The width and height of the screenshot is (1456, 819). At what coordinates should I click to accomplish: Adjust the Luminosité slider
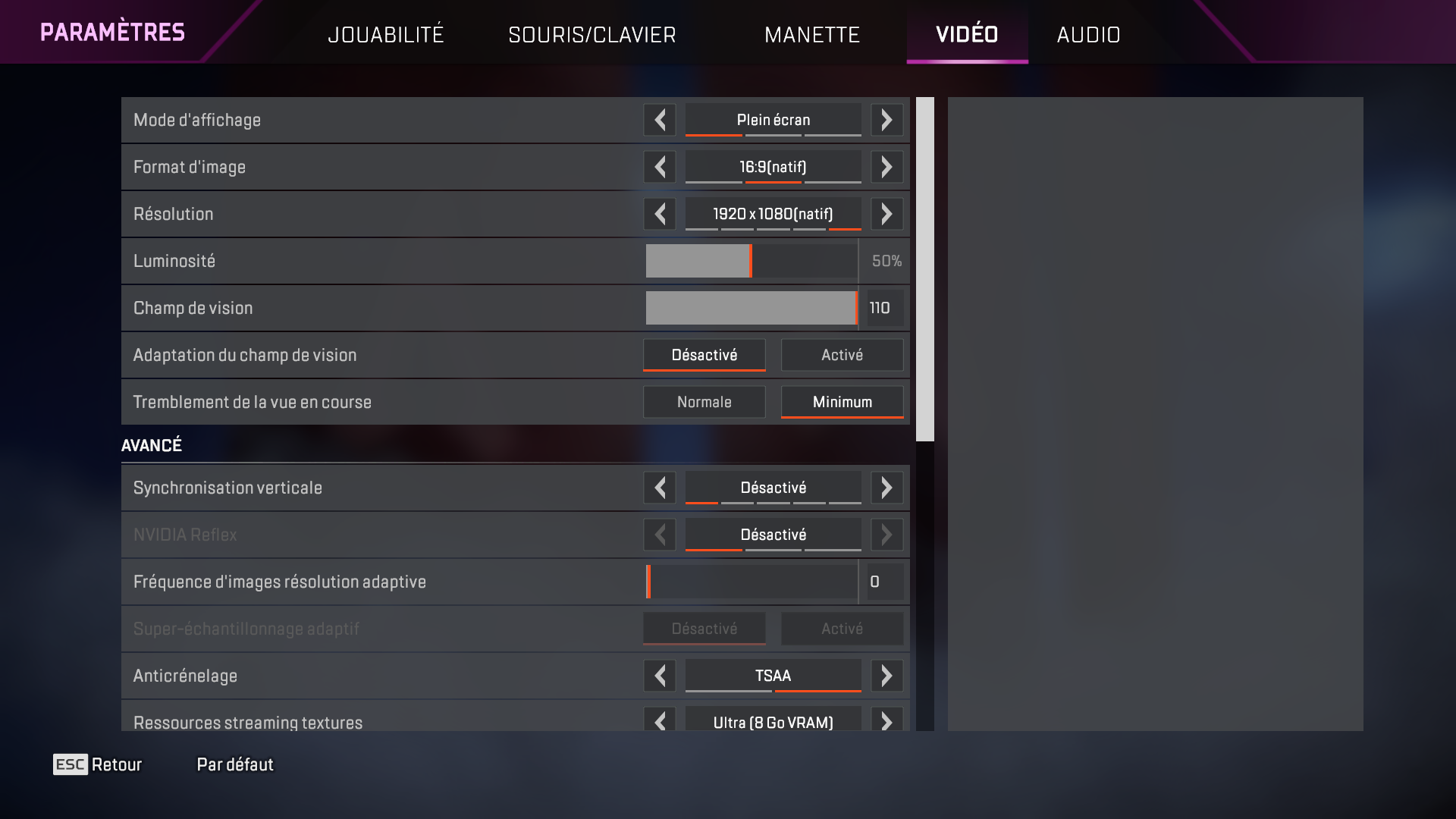point(750,261)
